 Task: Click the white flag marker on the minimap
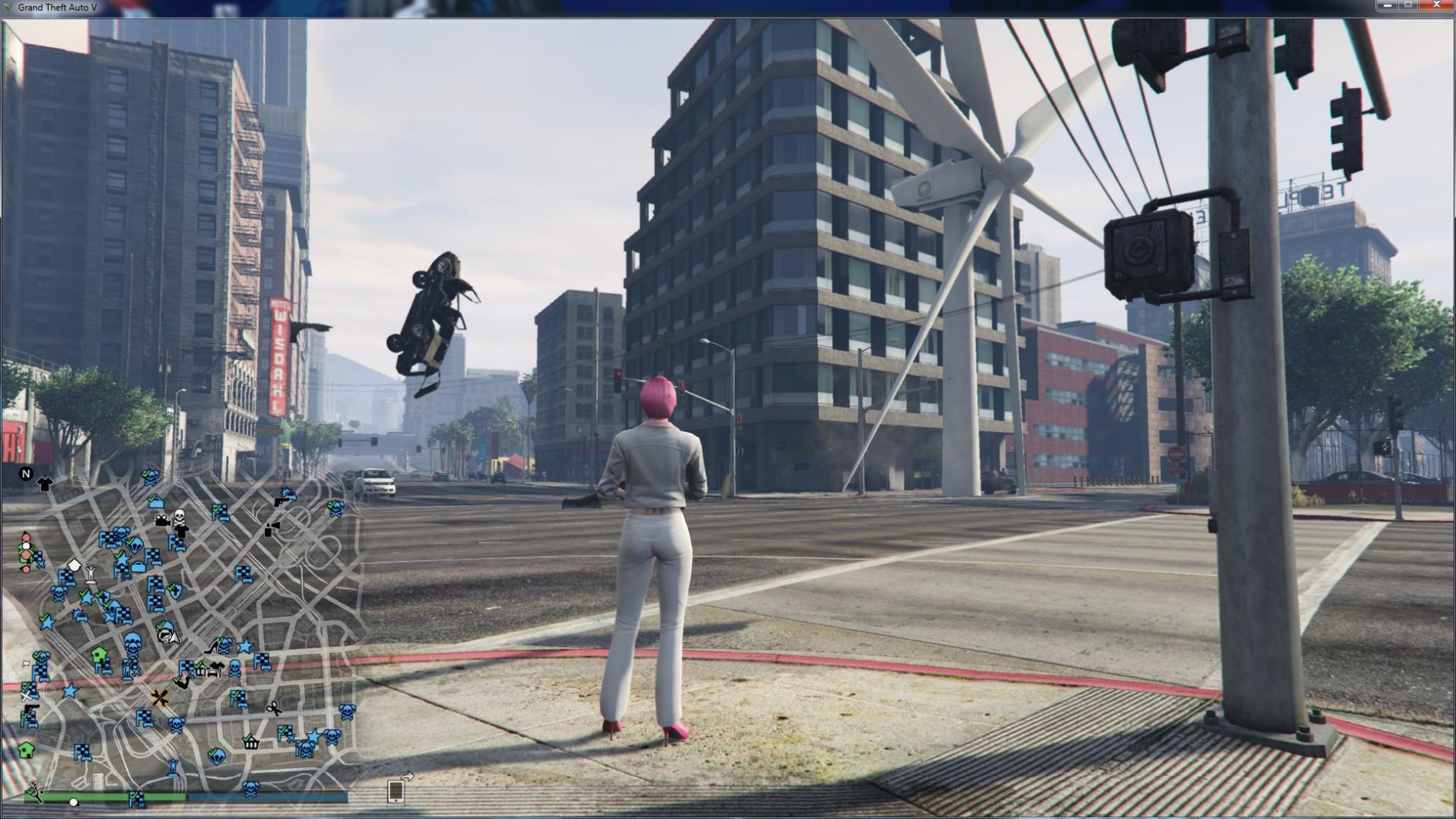point(25,663)
